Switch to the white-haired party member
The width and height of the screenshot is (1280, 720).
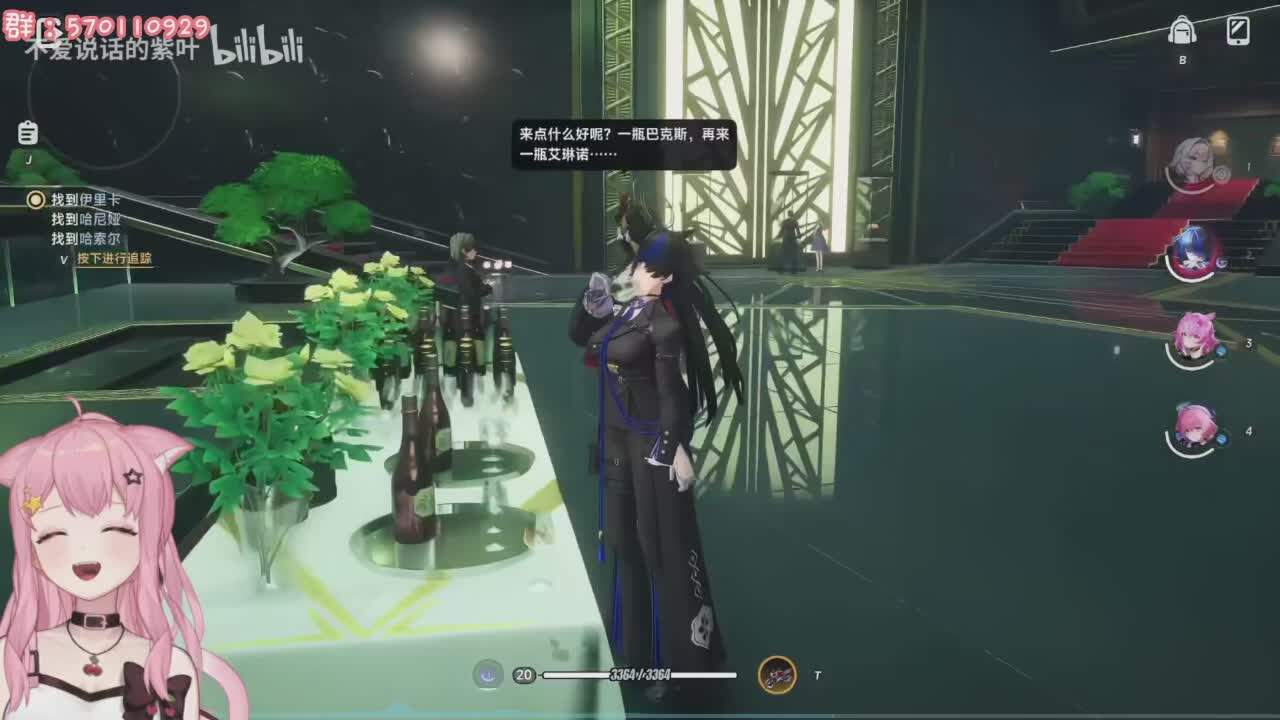pos(1193,162)
